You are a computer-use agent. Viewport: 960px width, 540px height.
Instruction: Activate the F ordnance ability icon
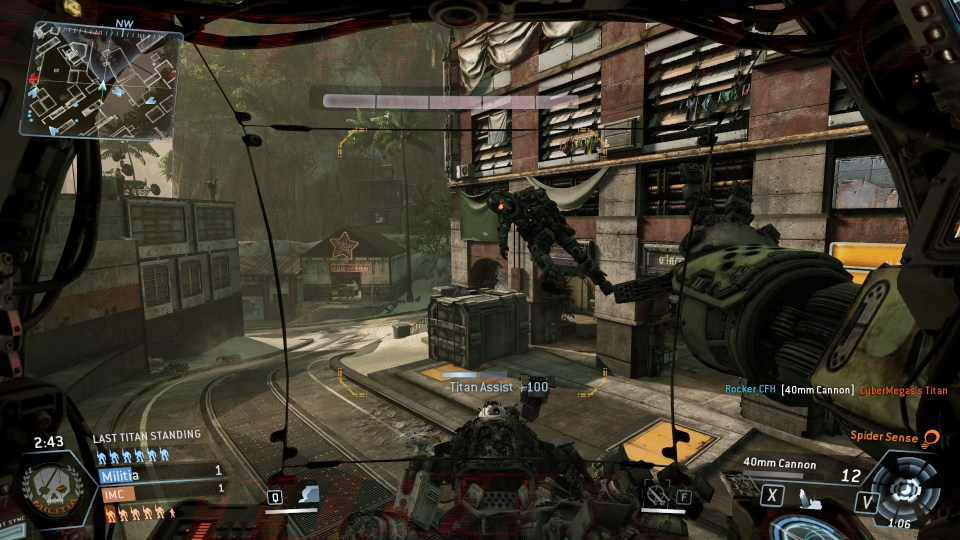click(x=666, y=496)
